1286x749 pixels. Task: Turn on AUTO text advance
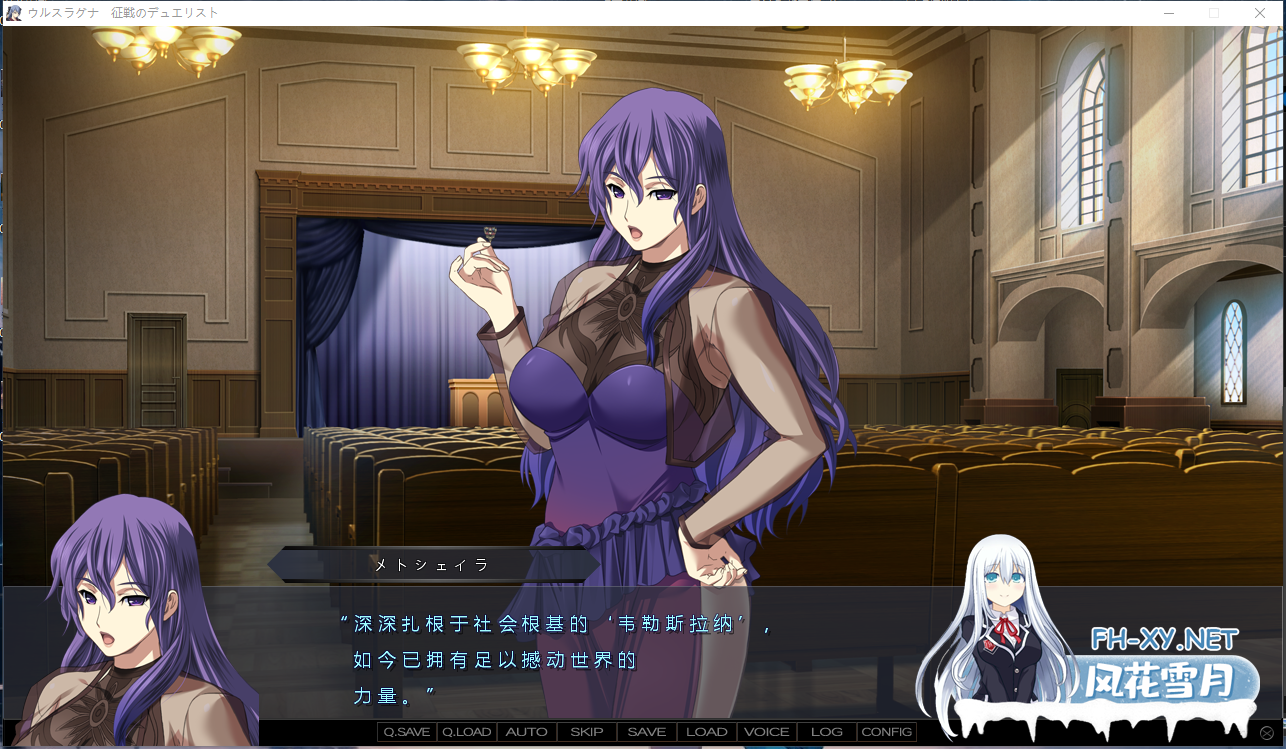click(527, 732)
